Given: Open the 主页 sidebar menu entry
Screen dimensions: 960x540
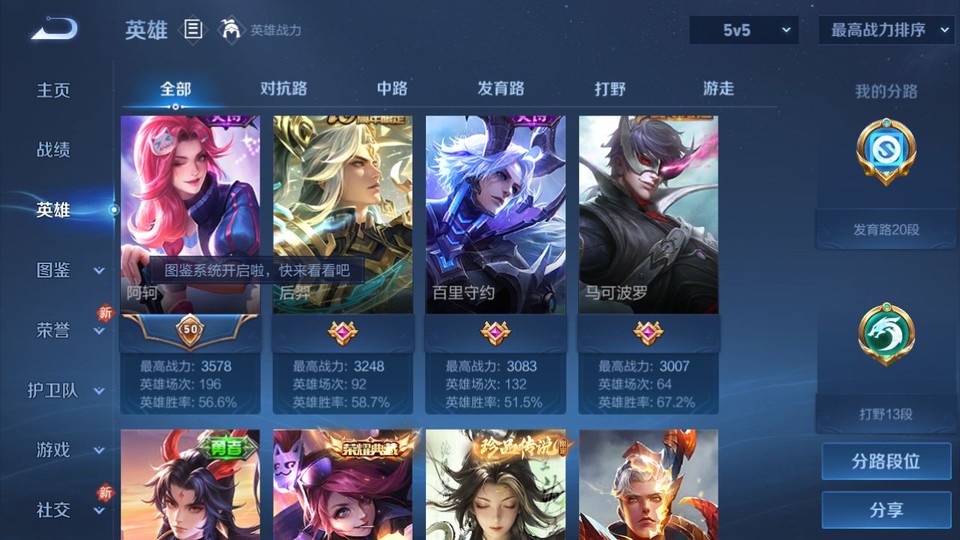Looking at the screenshot, I should 54,90.
